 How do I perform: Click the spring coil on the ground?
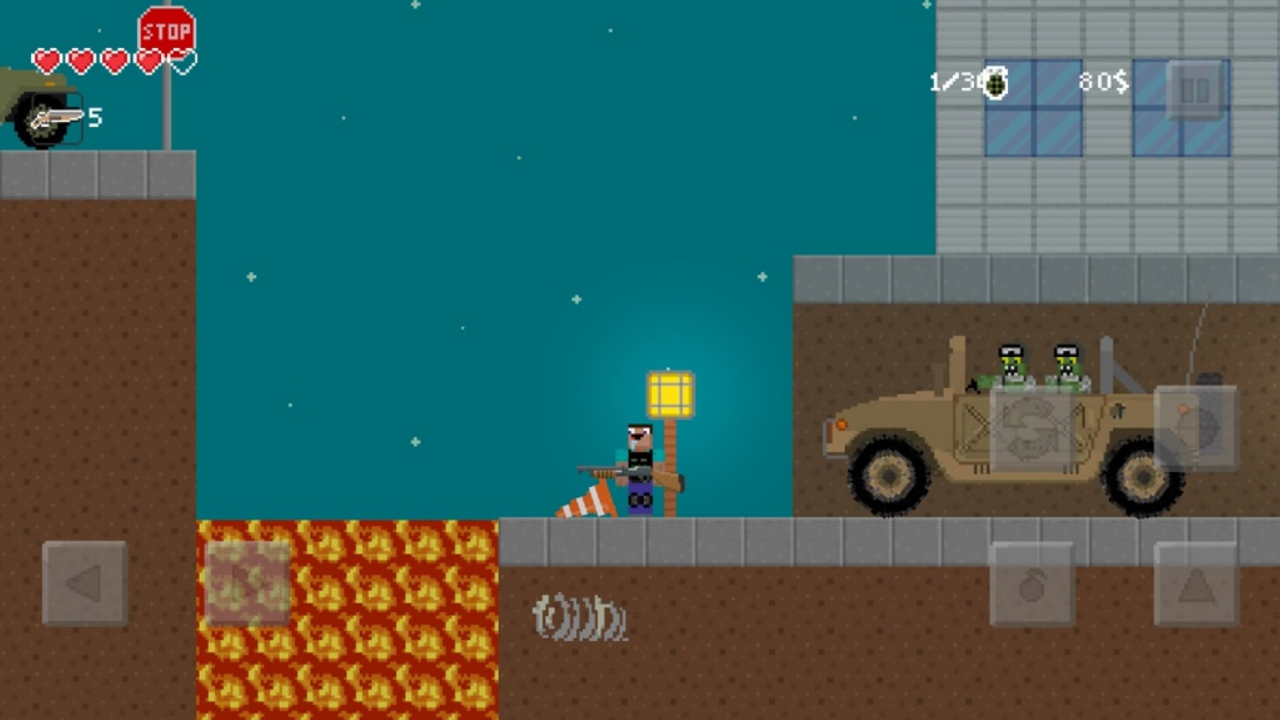coord(578,617)
